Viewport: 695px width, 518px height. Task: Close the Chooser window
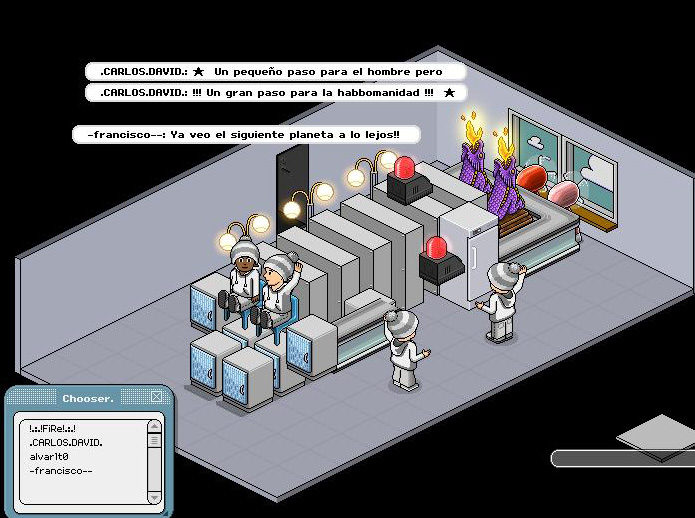coord(157,397)
